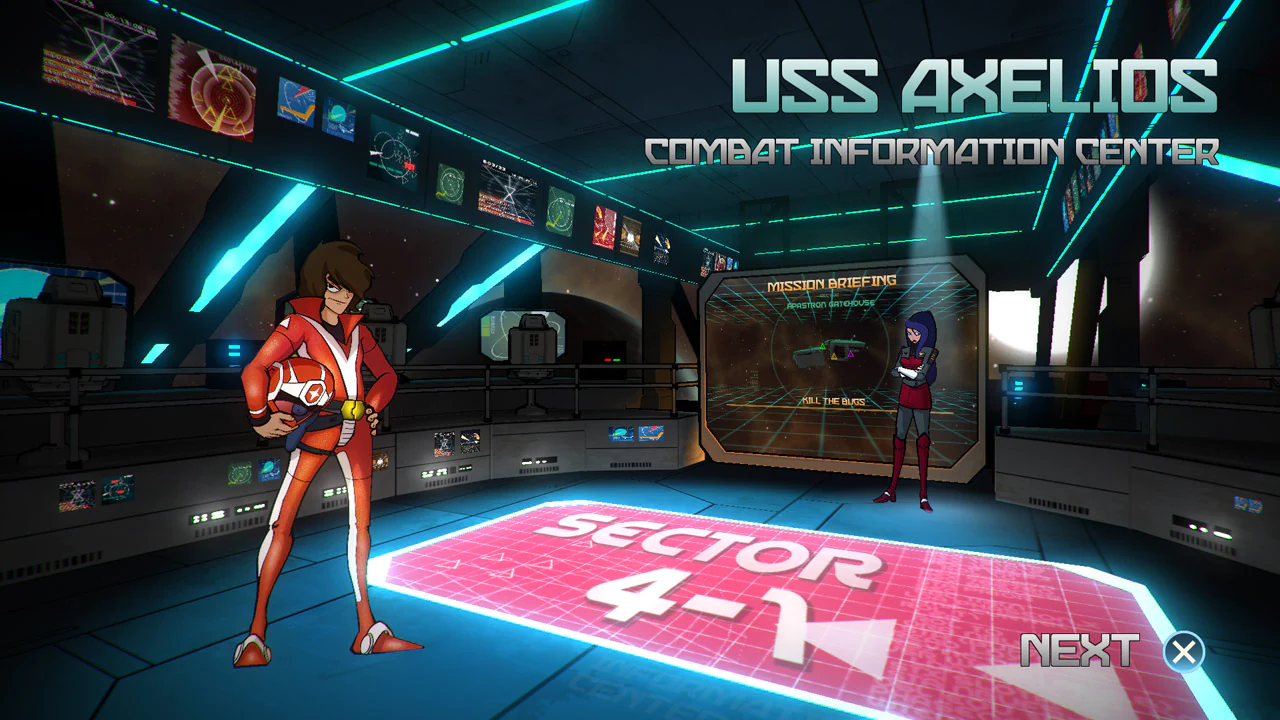Click the yellow warning triangle on the briefing ship
The height and width of the screenshot is (720, 1280).
[x=834, y=357]
